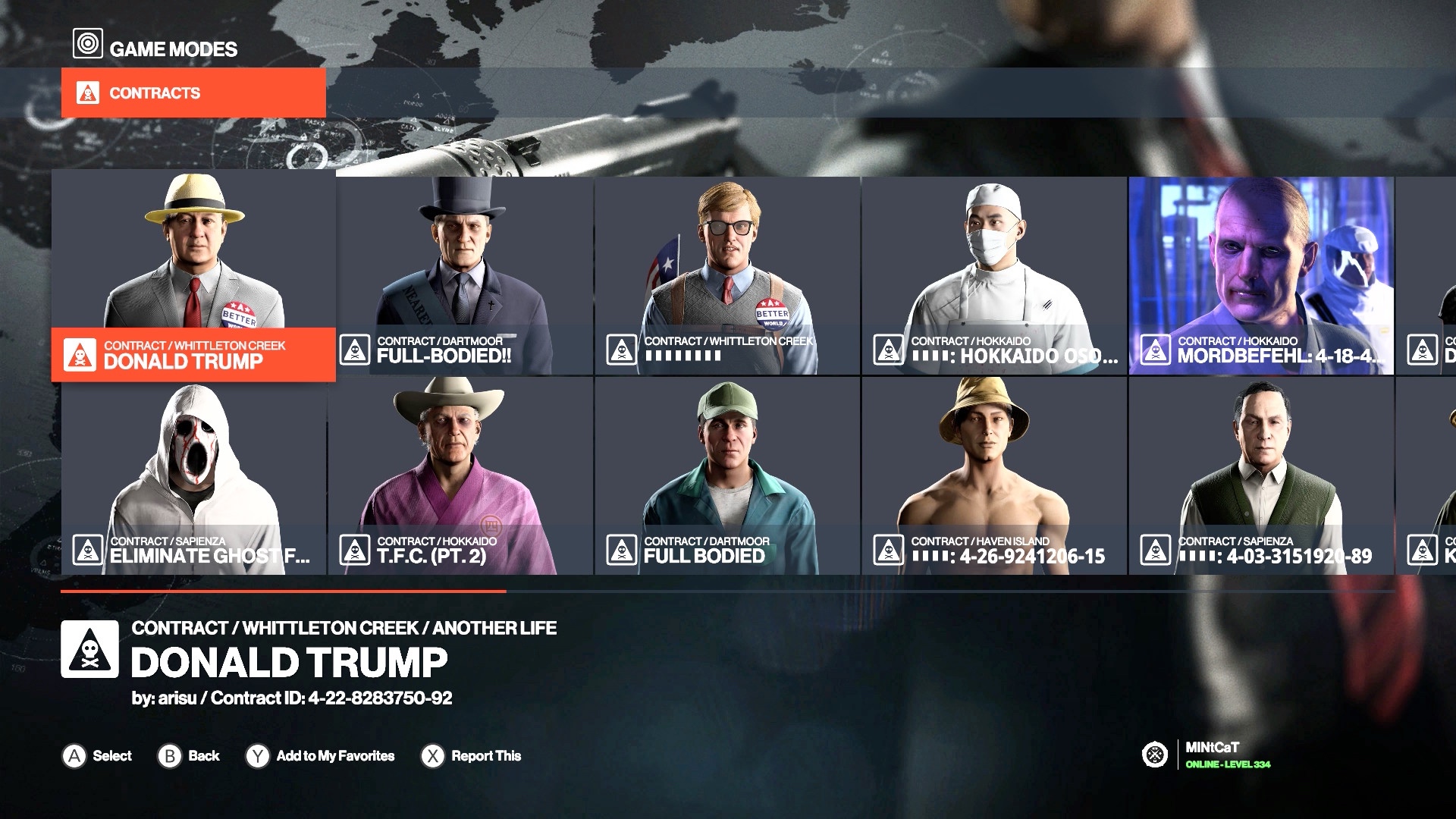
Task: Choose the T.F.C. (PT. 2) contract
Action: pyautogui.click(x=461, y=476)
